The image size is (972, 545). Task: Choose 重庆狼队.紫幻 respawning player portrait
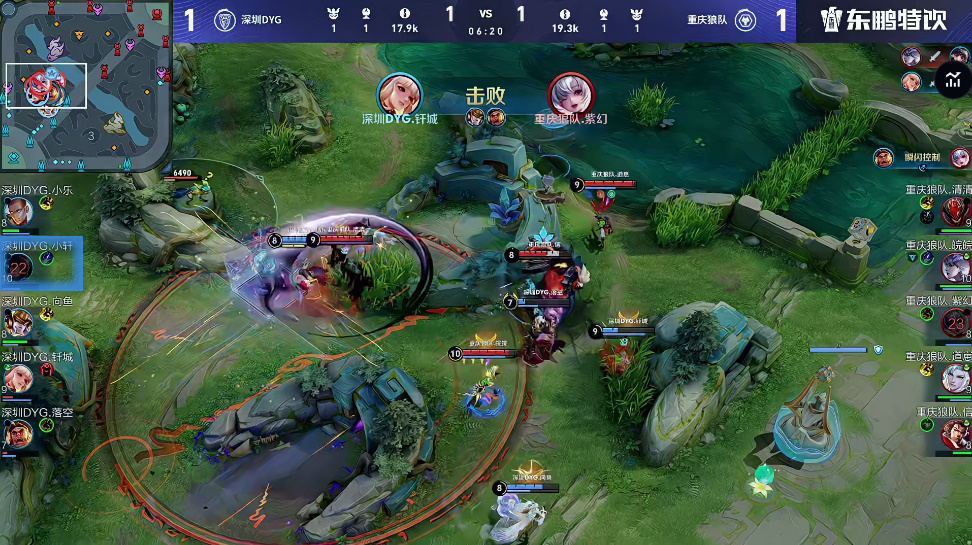953,323
